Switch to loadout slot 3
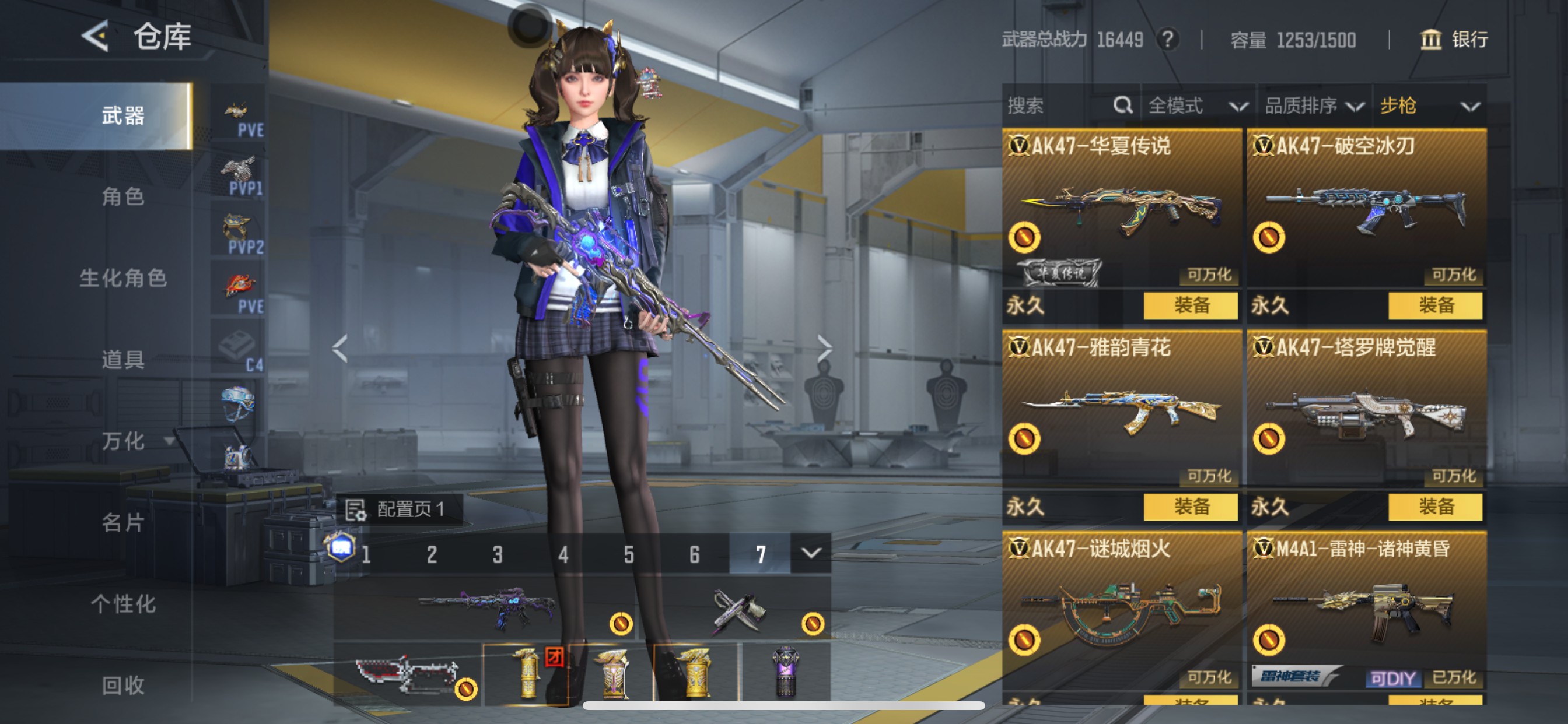The width and height of the screenshot is (1568, 724). [x=498, y=554]
